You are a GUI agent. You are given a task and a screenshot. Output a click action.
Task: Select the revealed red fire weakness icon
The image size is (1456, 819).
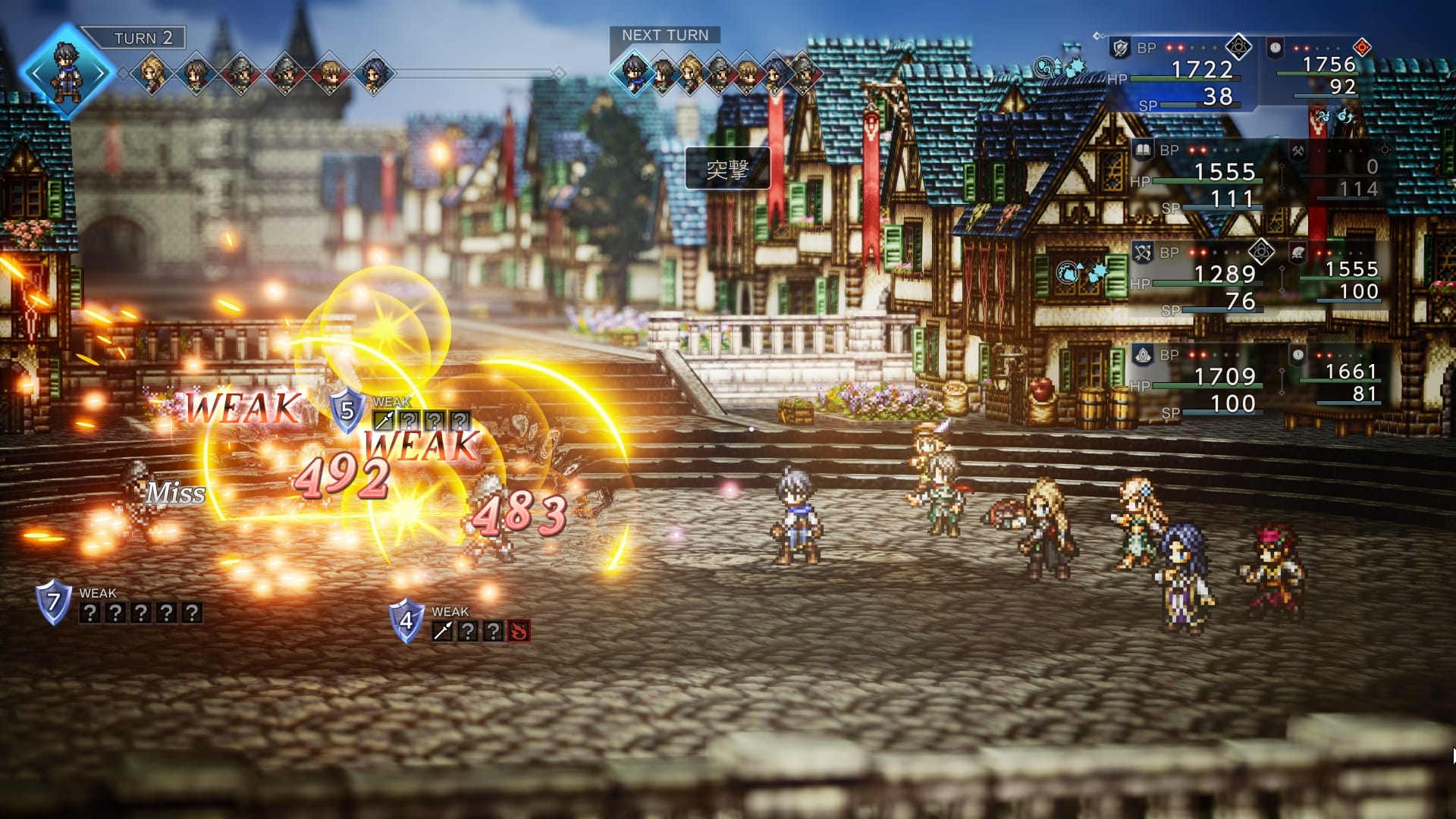click(519, 631)
